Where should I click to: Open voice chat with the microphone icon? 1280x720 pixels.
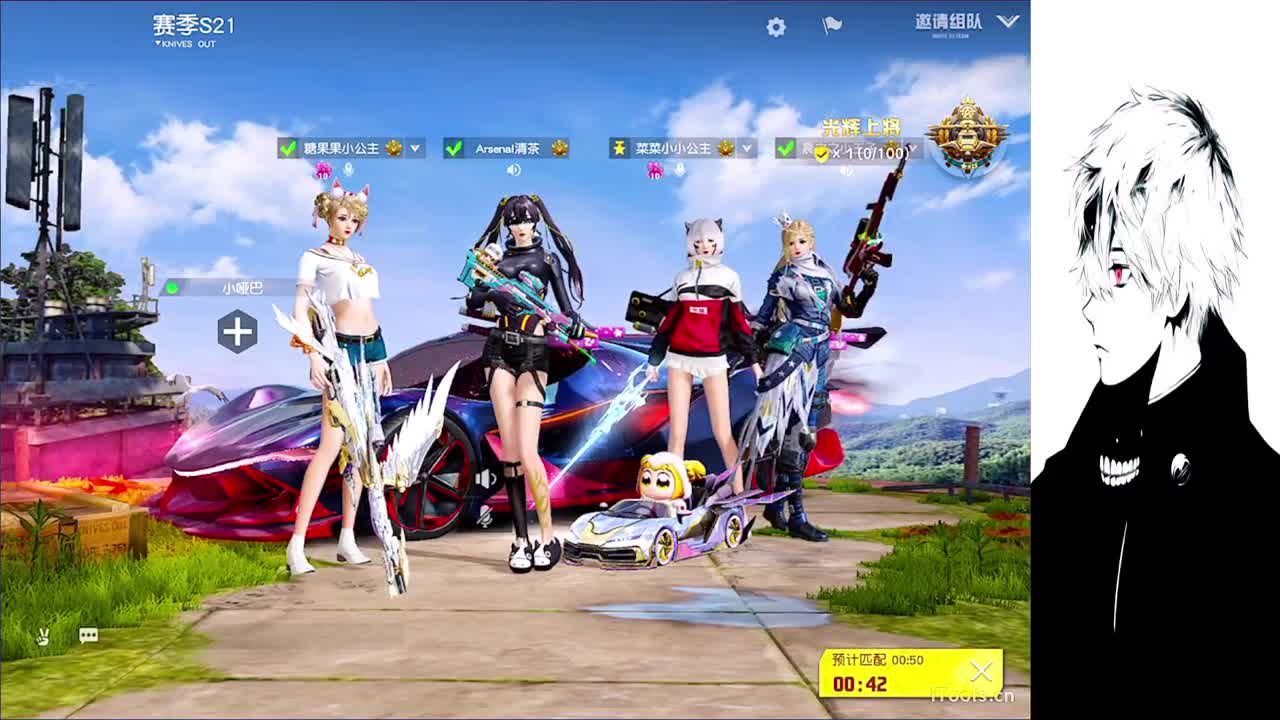pyautogui.click(x=349, y=170)
